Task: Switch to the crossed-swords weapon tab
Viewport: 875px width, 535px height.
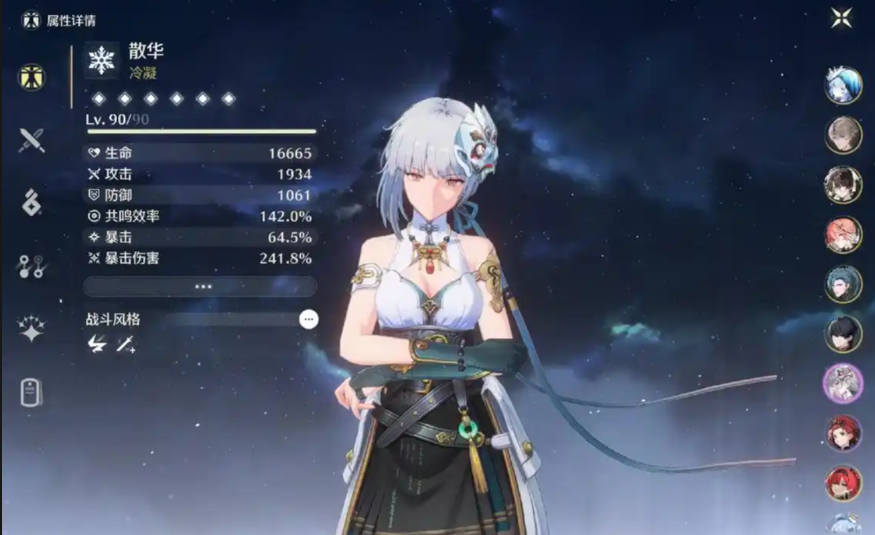Action: click(x=32, y=140)
